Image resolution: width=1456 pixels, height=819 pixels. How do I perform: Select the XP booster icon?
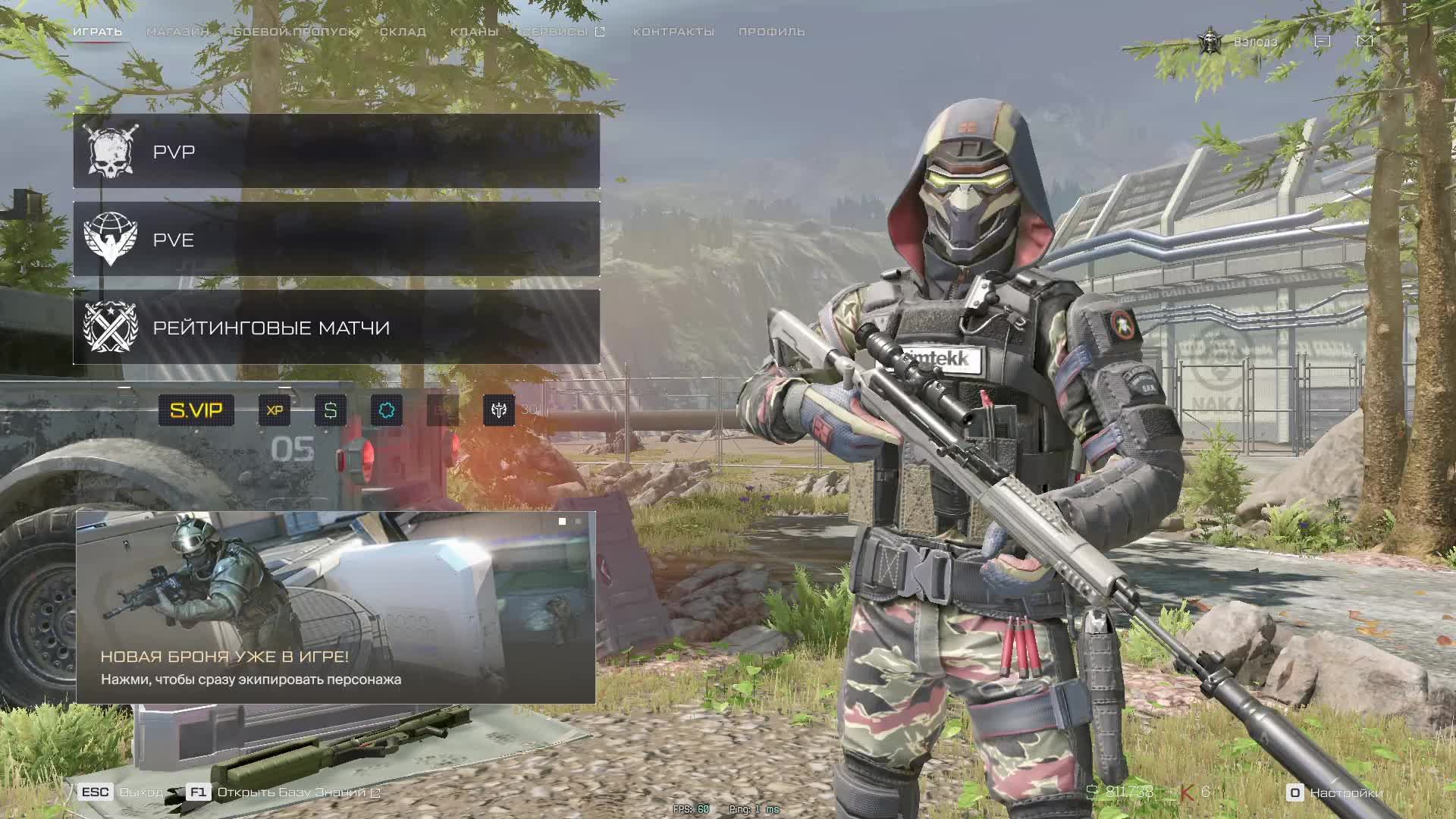click(275, 410)
